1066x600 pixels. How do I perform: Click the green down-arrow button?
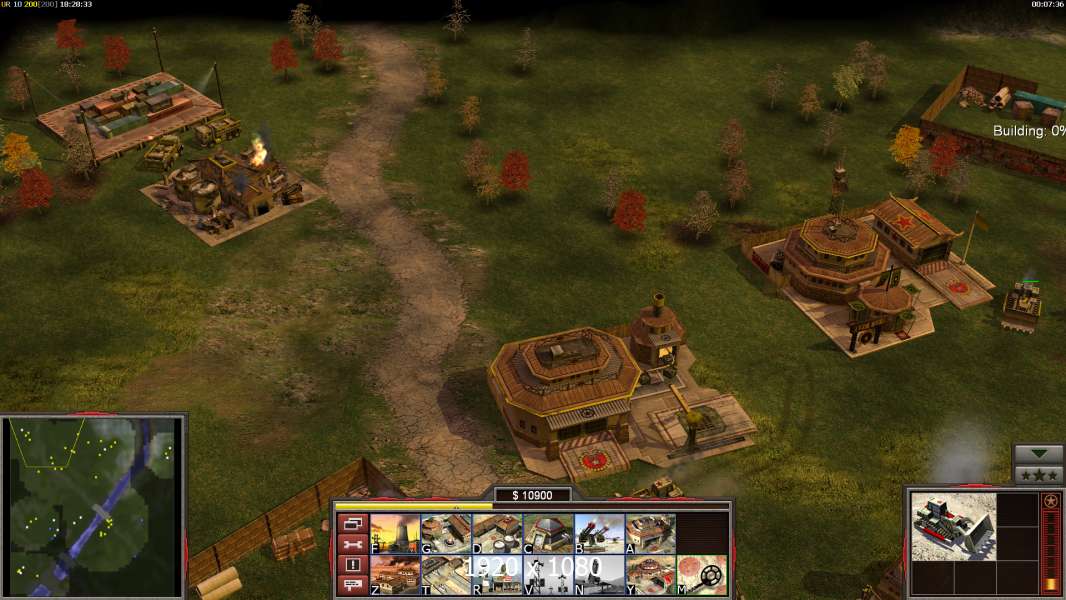pos(1039,454)
